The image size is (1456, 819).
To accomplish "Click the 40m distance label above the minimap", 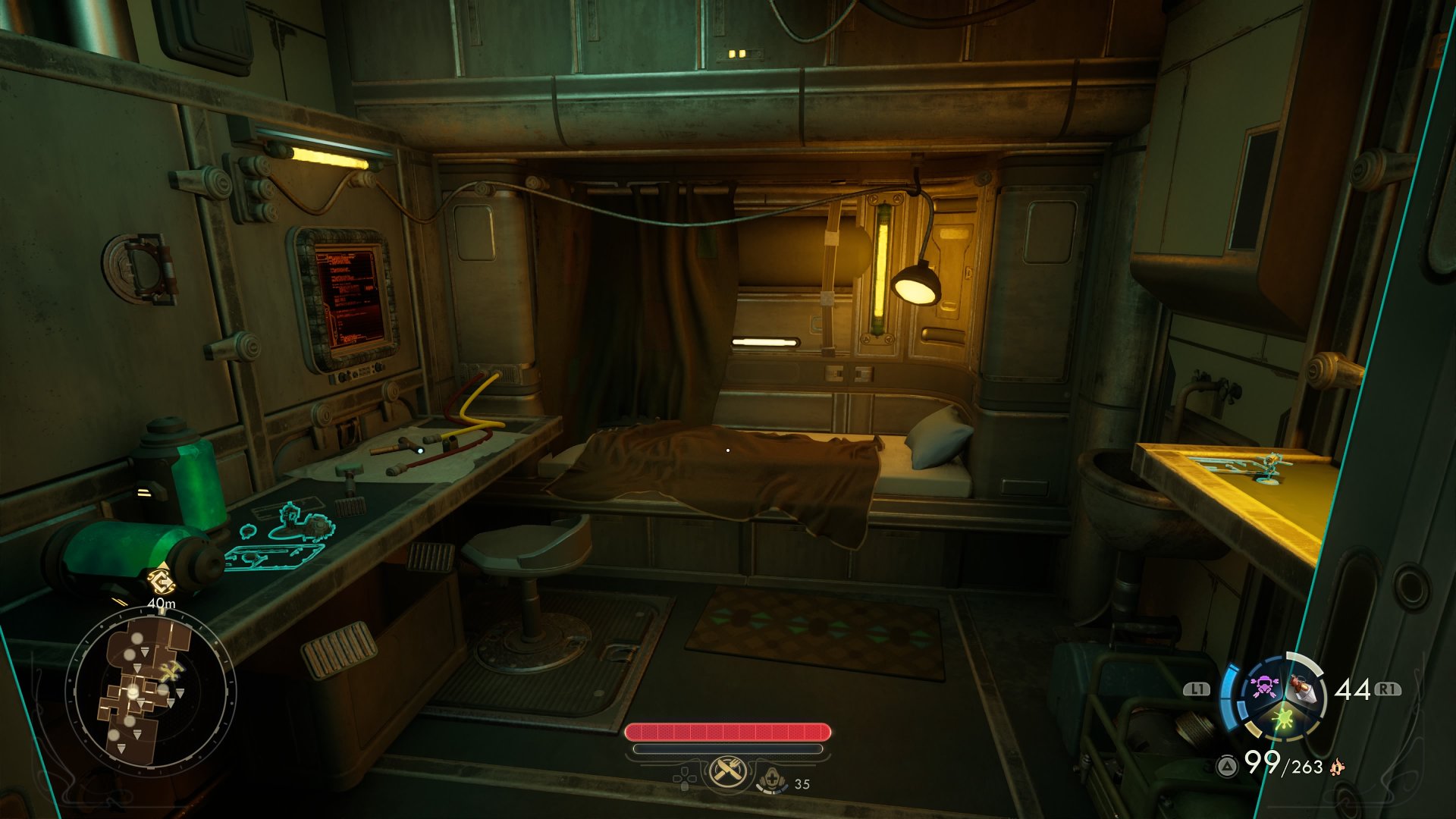I will 162,603.
